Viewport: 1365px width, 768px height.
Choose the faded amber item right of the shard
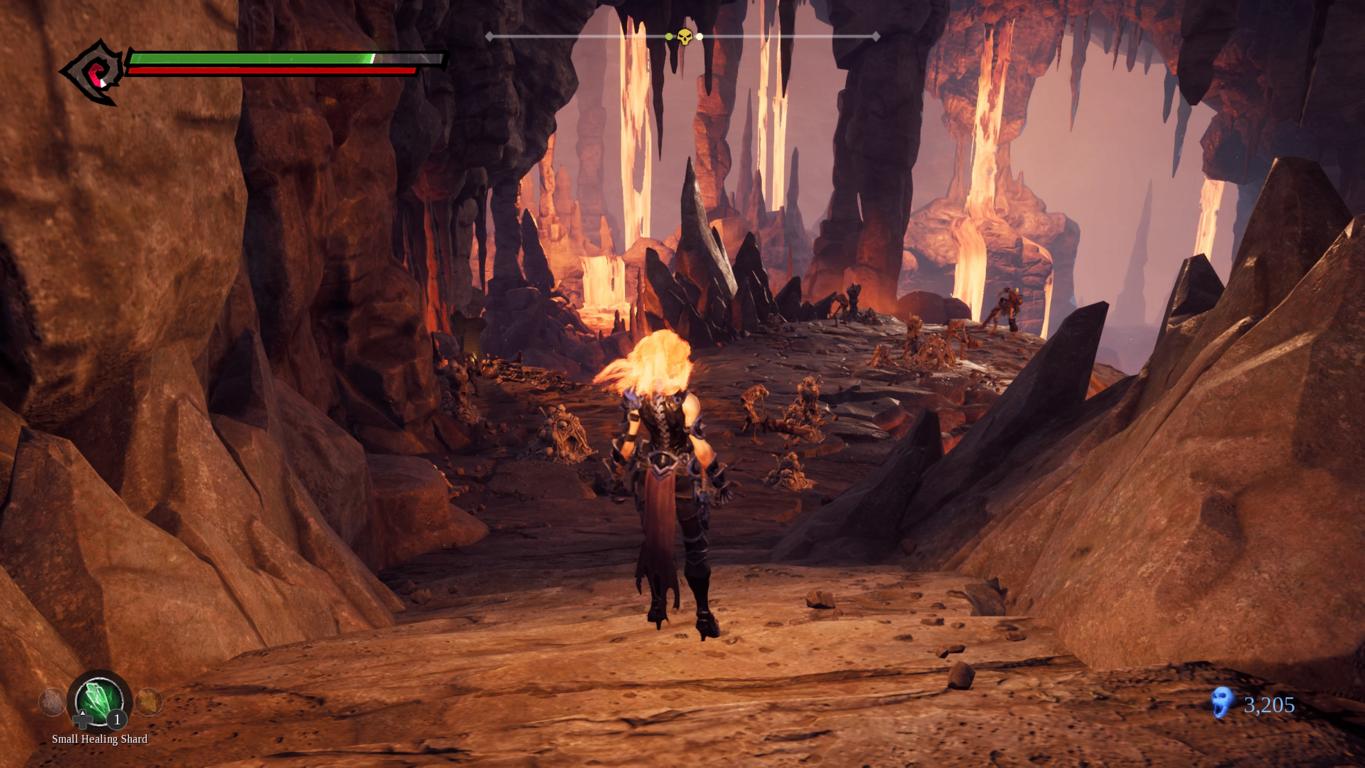148,701
